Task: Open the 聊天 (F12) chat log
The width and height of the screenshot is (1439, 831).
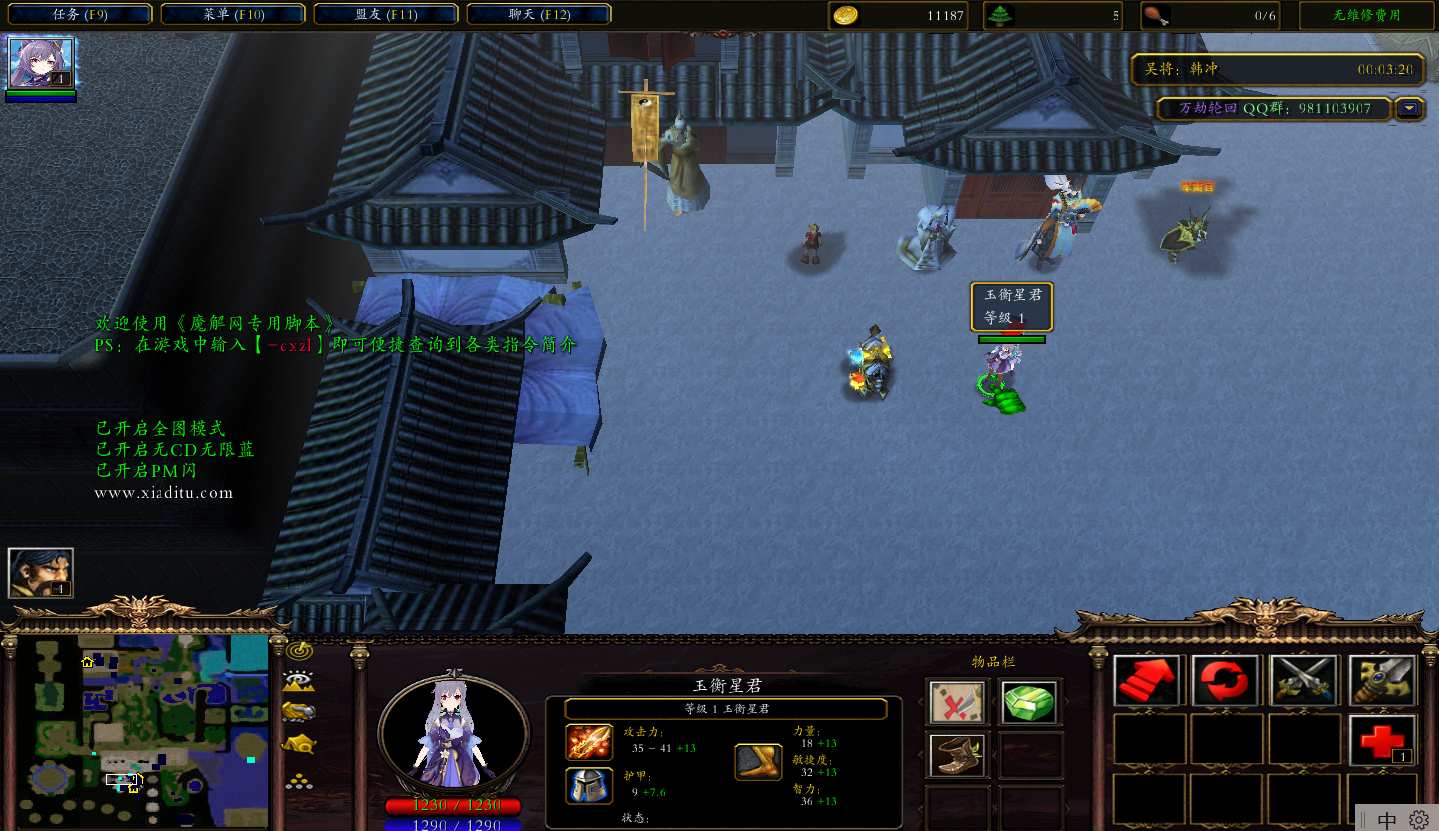Action: [538, 15]
